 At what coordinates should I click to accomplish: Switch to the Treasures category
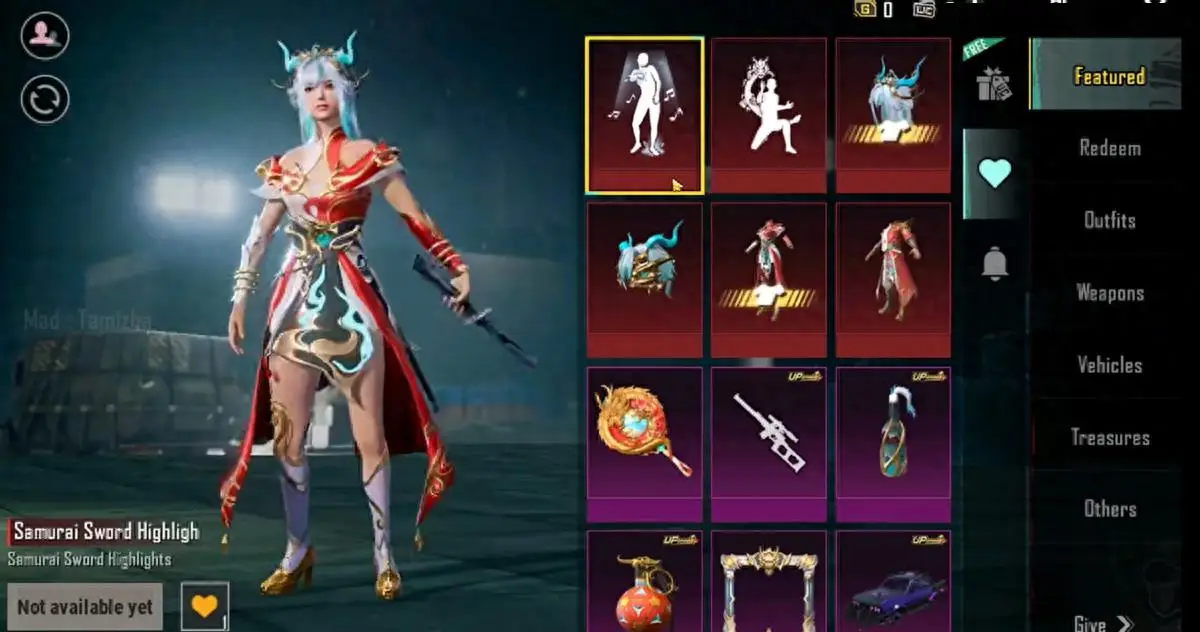(1109, 437)
